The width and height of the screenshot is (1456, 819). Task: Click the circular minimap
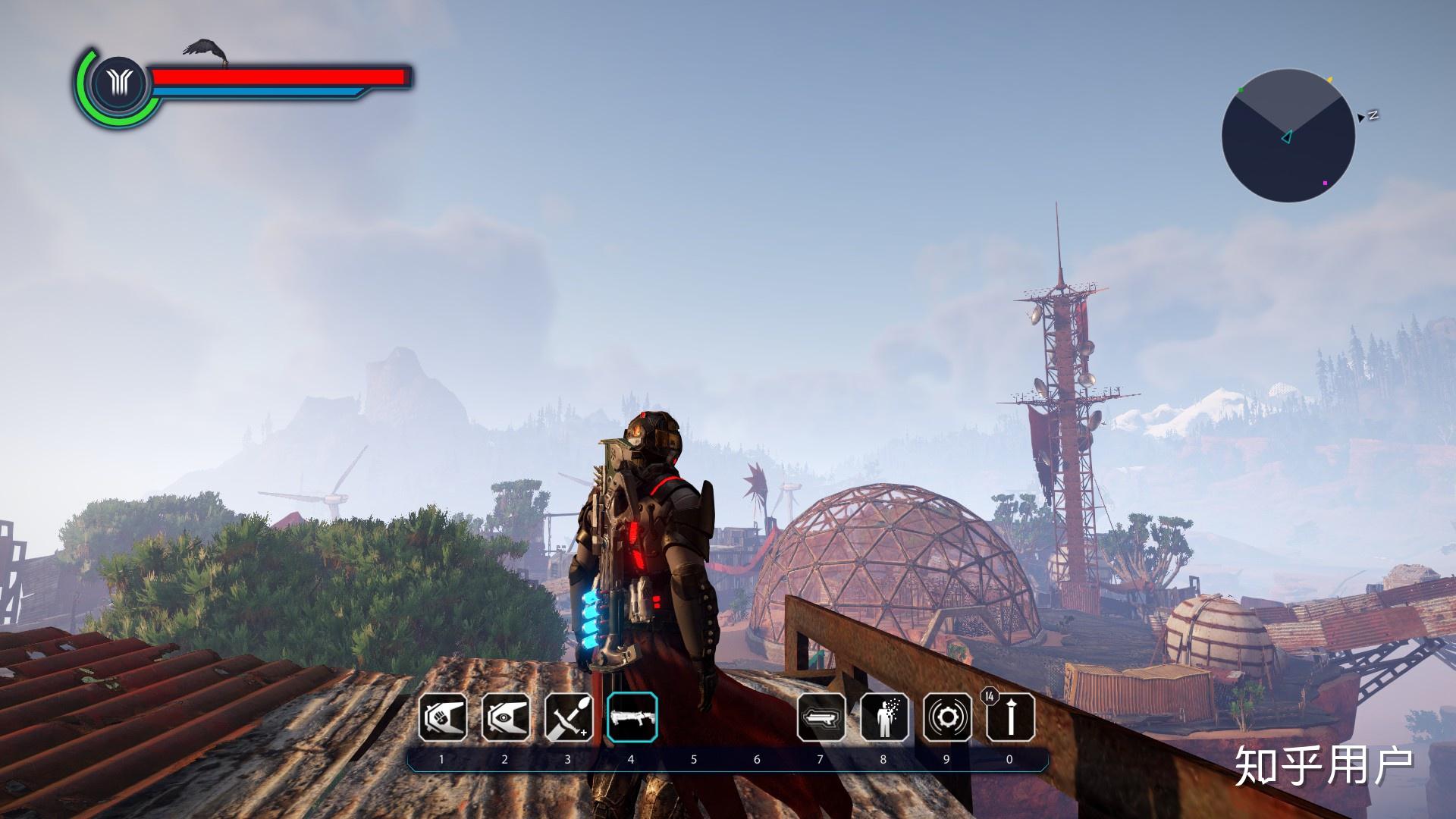click(x=1288, y=136)
